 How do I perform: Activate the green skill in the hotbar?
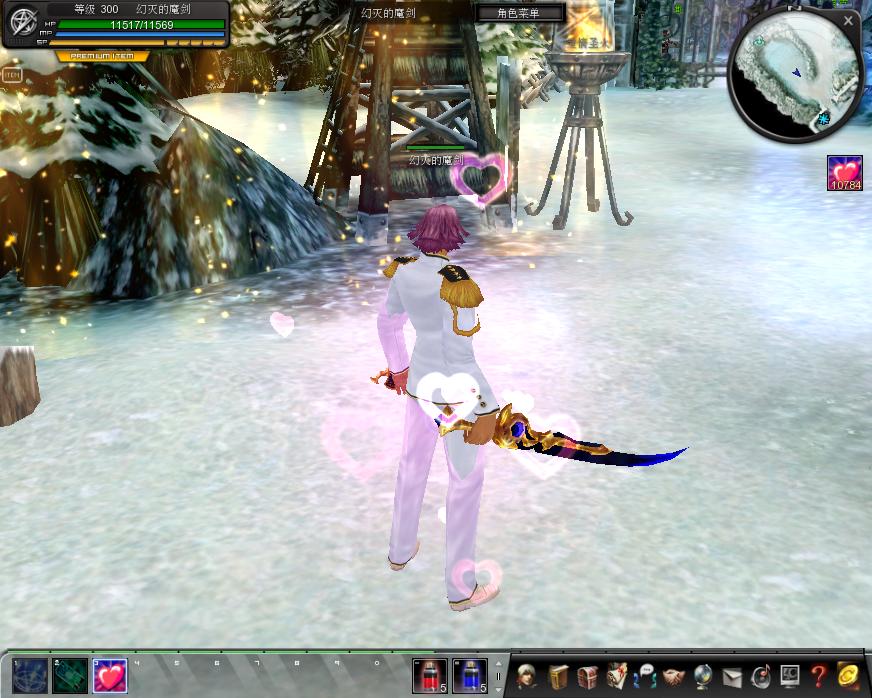click(x=69, y=676)
